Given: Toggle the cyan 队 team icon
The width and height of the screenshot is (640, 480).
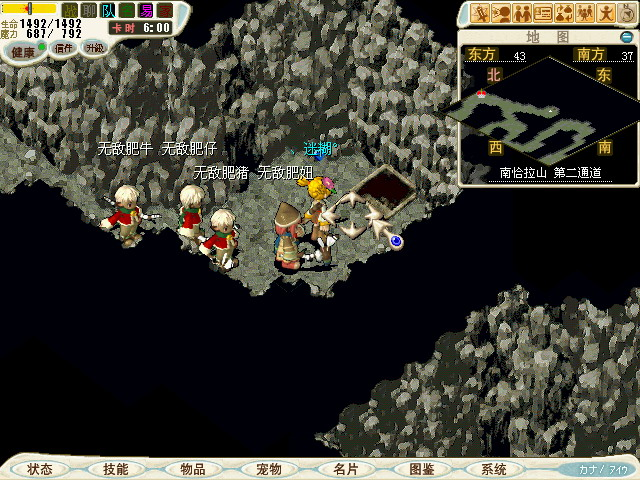Looking at the screenshot, I should (x=108, y=10).
